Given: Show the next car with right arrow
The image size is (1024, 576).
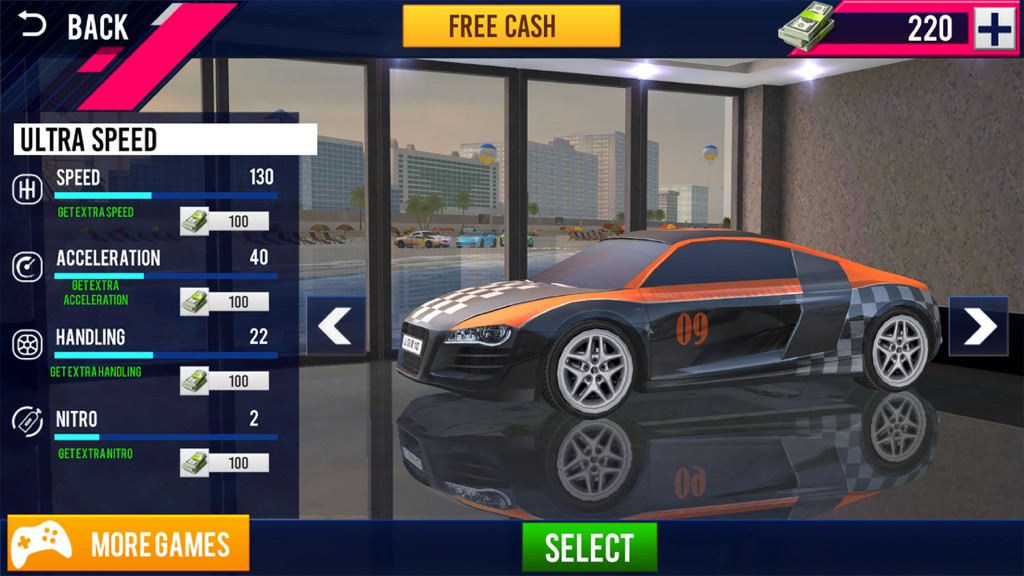Looking at the screenshot, I should (978, 326).
